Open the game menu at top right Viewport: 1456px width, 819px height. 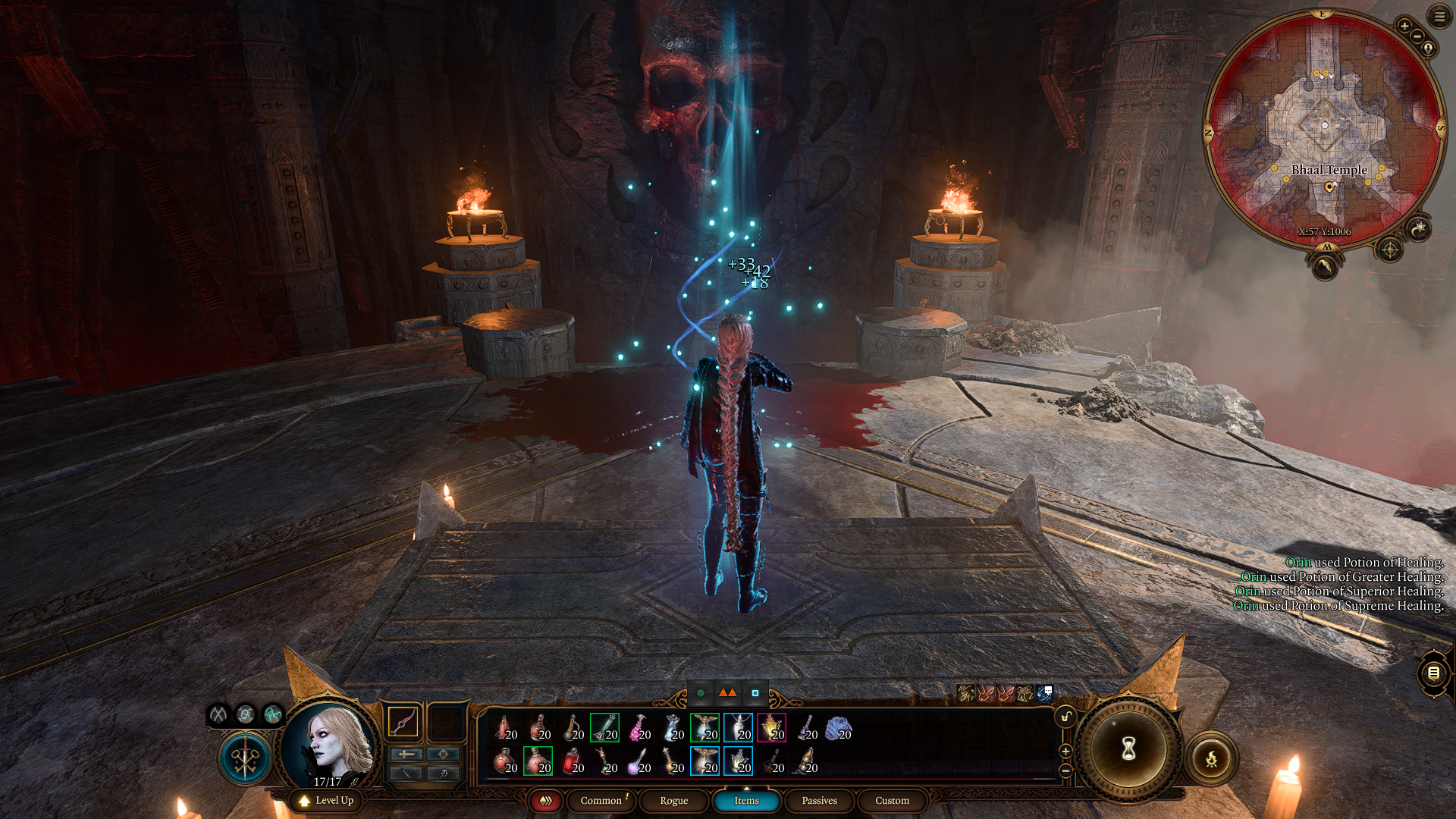[1439, 16]
